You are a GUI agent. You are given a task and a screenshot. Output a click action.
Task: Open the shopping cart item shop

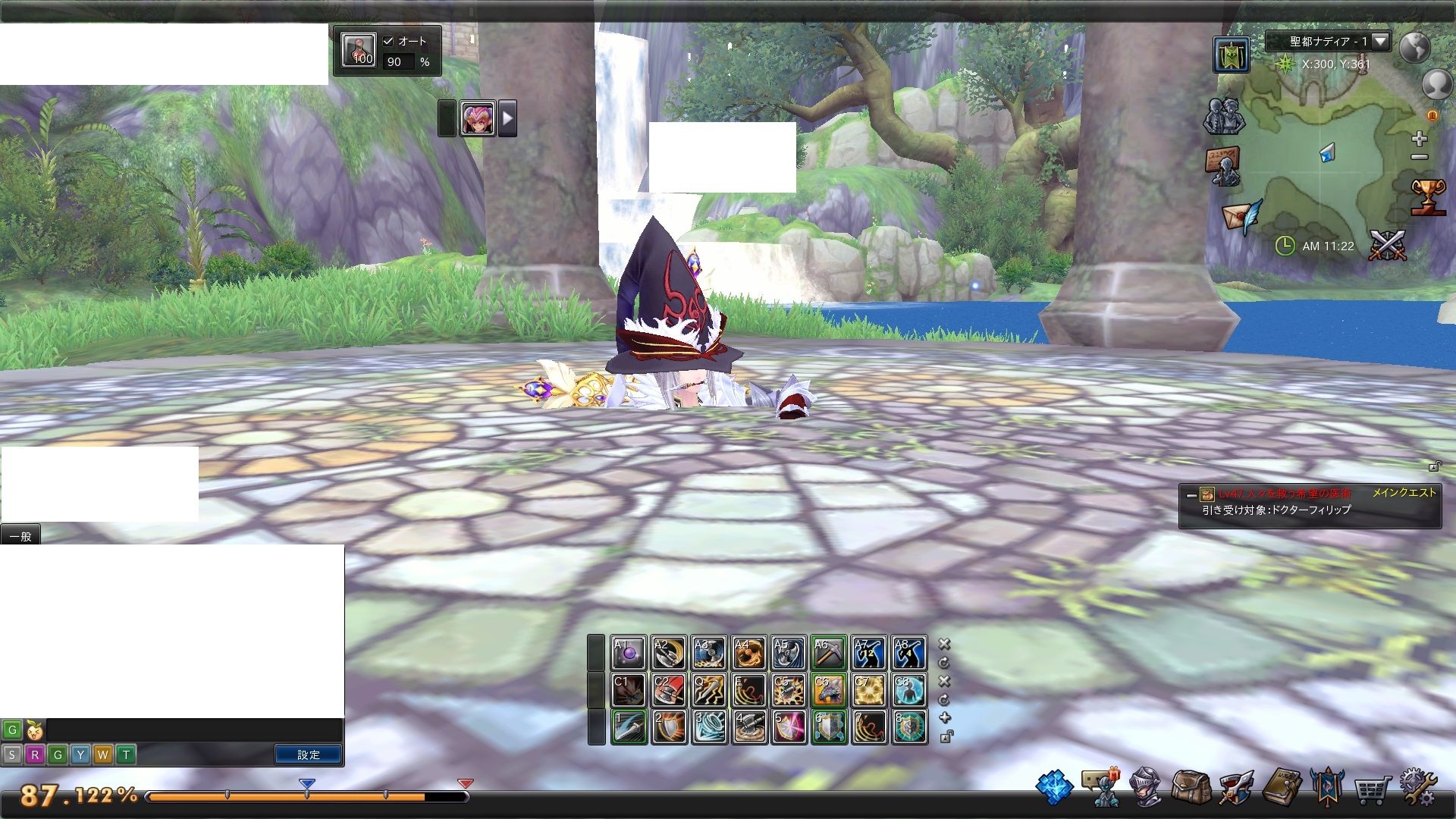[1371, 790]
